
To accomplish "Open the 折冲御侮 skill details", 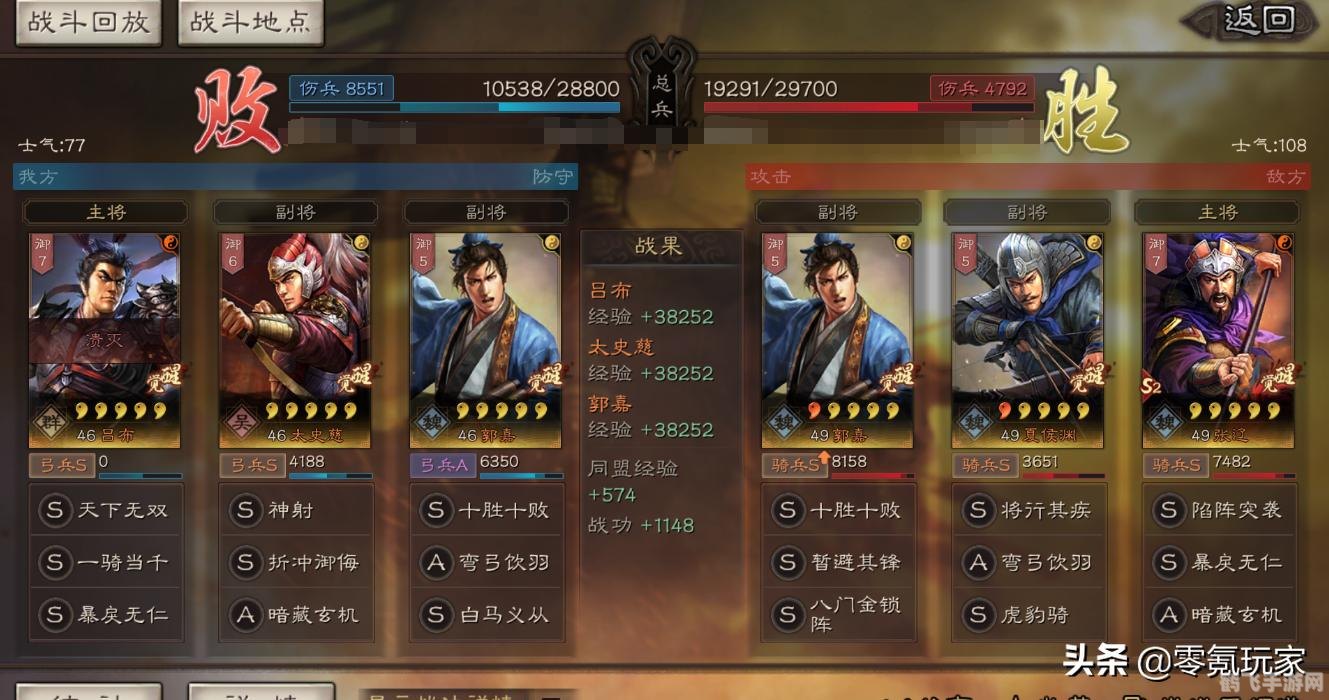I will click(295, 562).
